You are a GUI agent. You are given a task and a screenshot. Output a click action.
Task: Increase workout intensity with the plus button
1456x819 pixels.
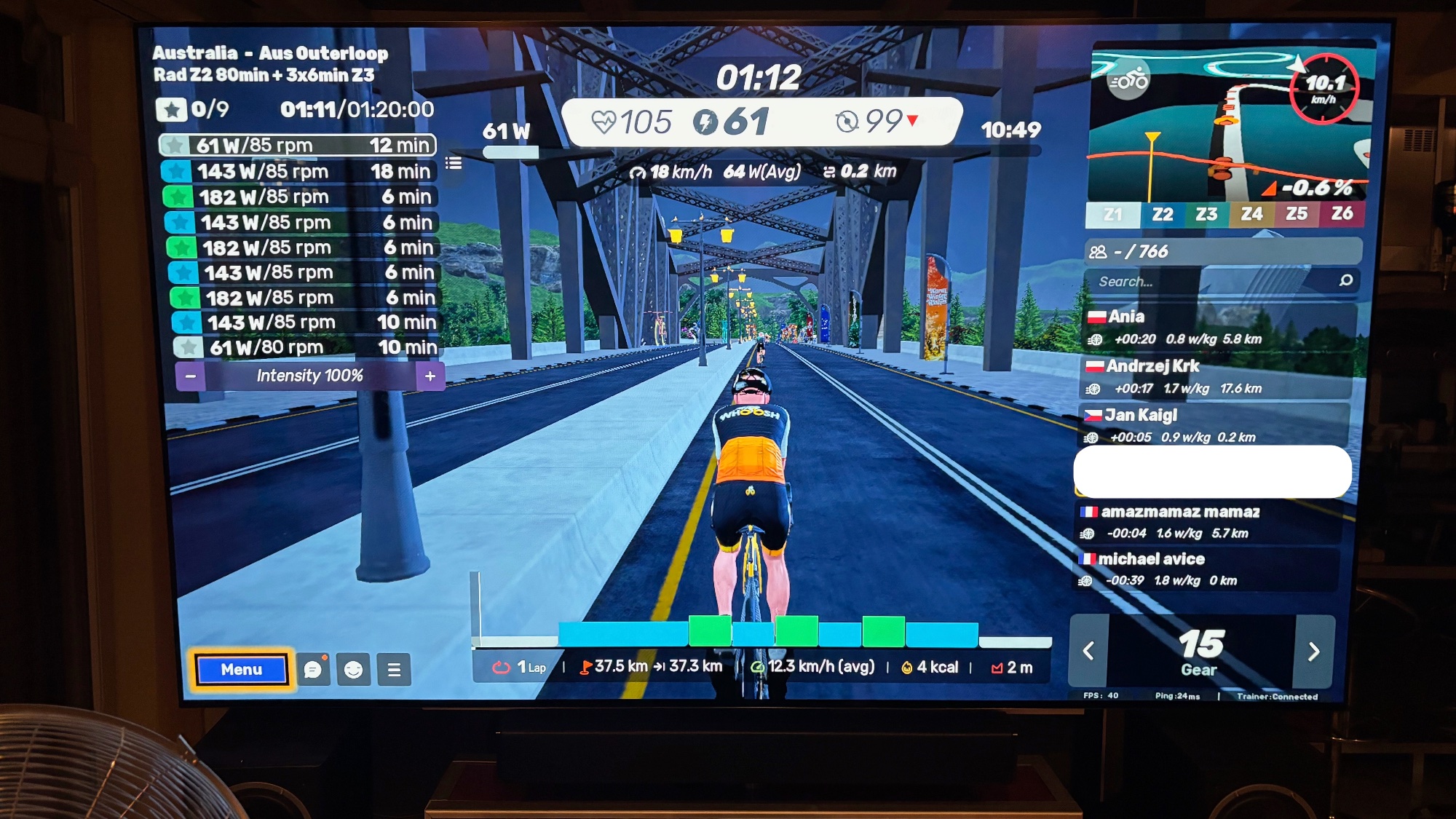430,376
